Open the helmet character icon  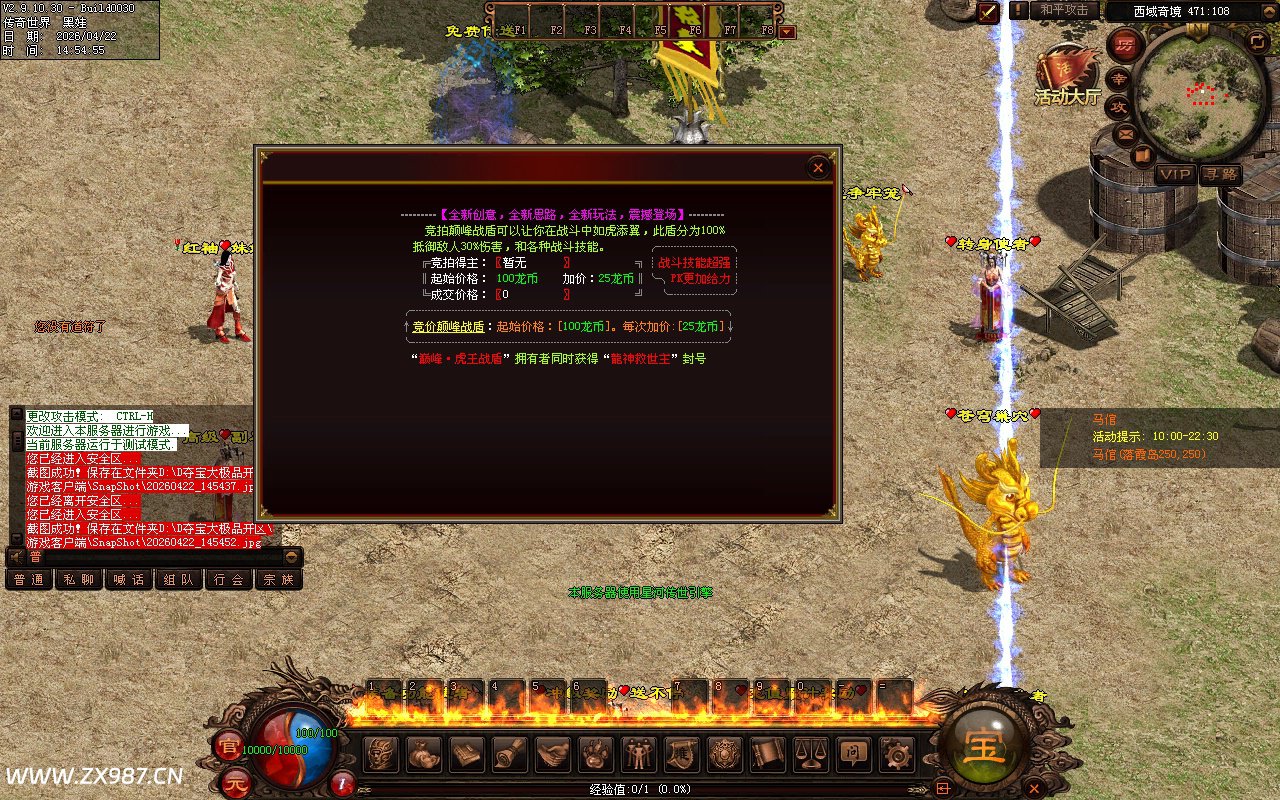coord(380,755)
